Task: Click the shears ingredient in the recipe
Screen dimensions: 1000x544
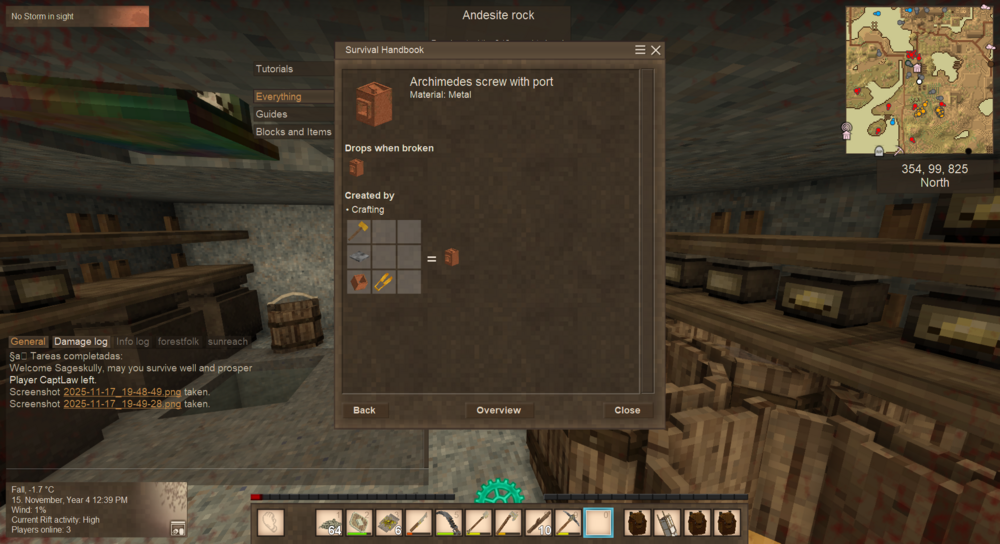Action: (383, 283)
